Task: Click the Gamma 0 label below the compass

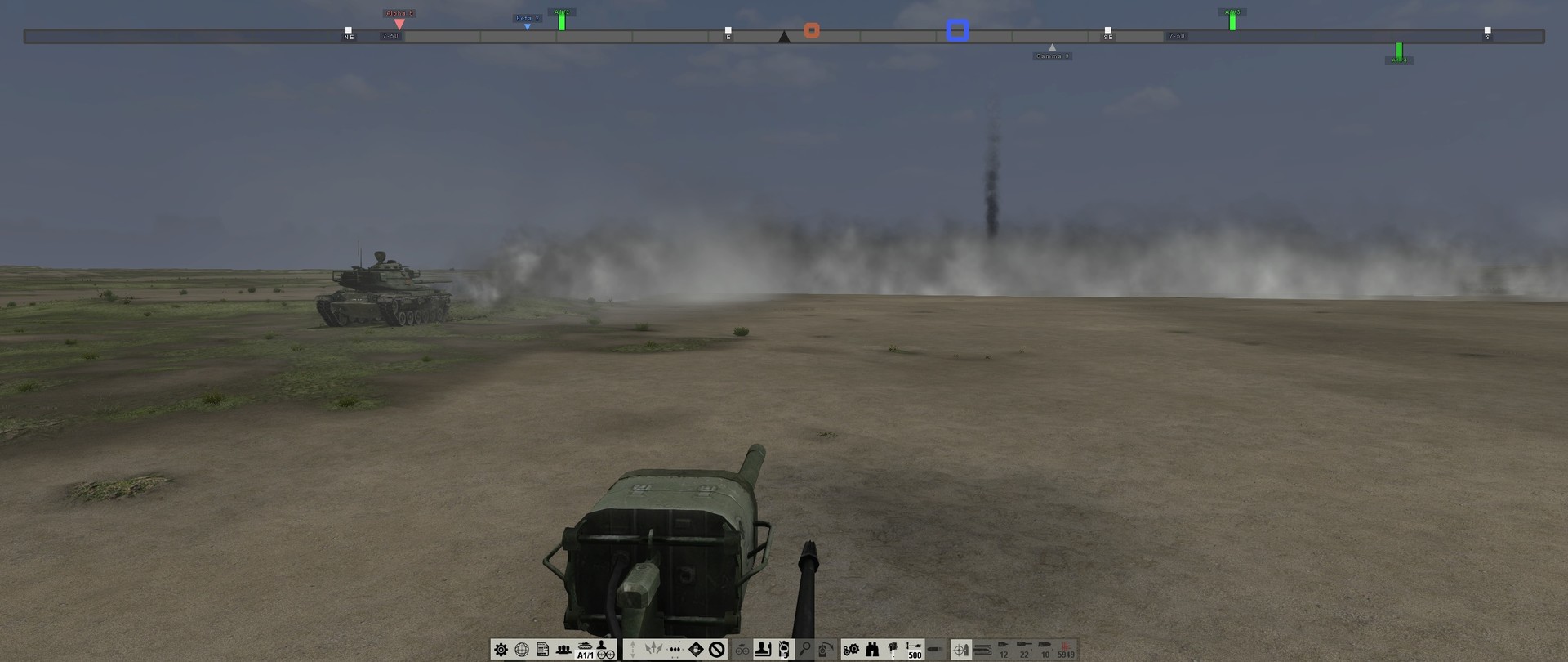Action: click(x=1052, y=56)
